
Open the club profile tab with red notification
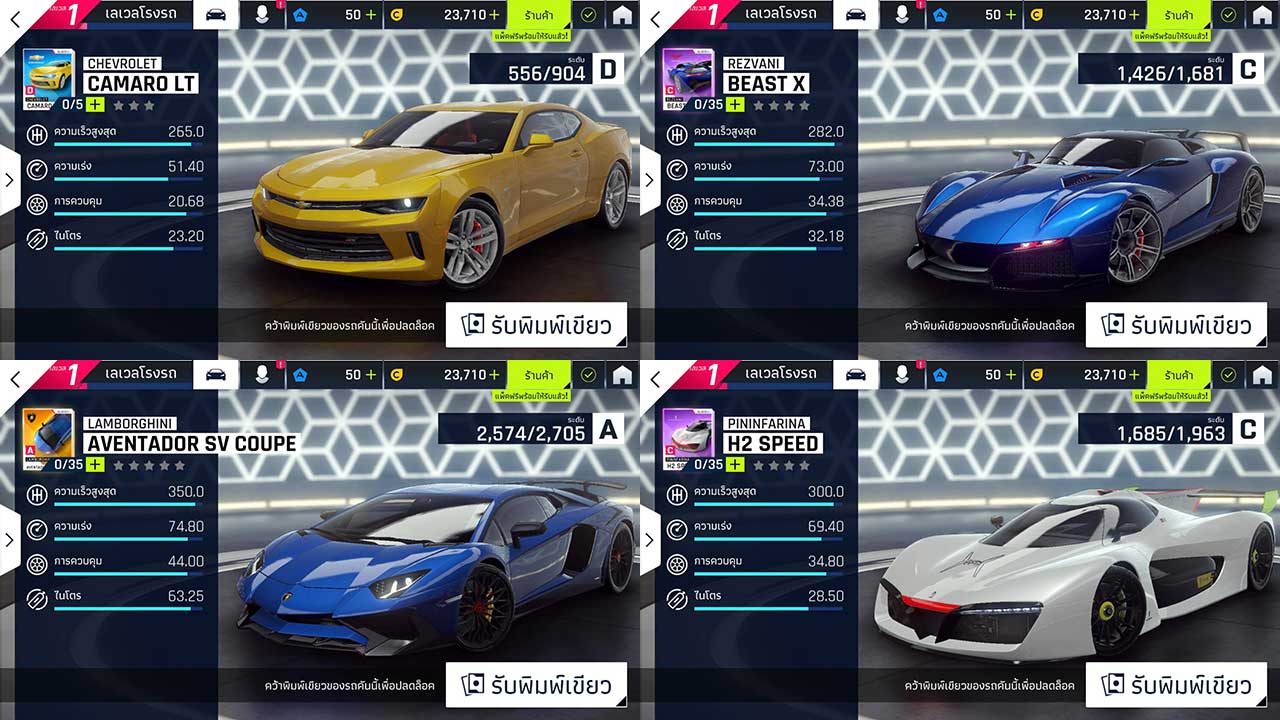[262, 15]
